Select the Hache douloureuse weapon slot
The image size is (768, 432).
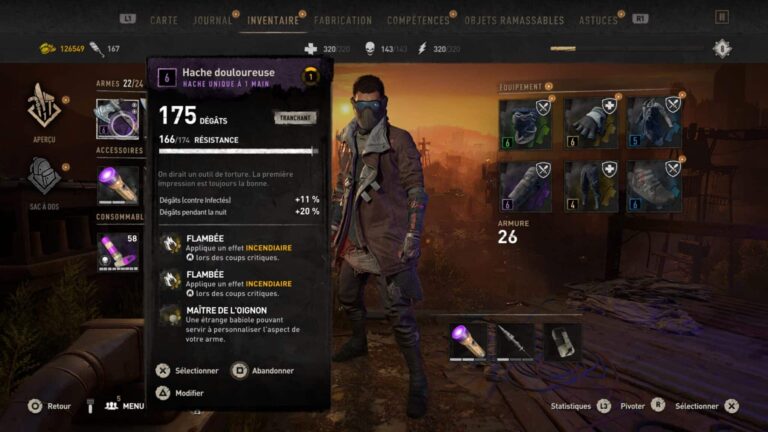[119, 118]
